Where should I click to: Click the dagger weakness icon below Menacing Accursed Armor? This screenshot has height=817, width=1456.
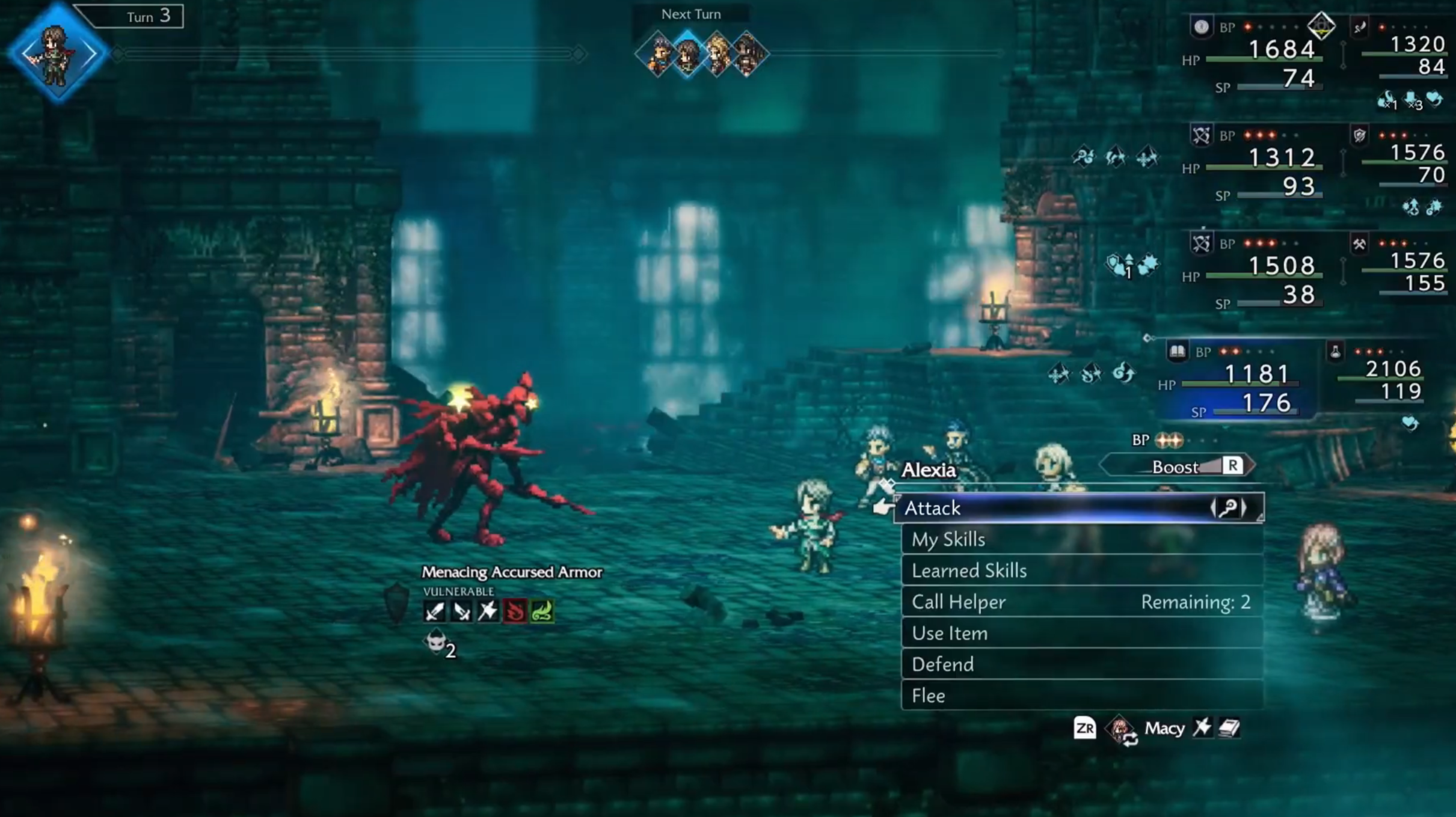(x=462, y=611)
